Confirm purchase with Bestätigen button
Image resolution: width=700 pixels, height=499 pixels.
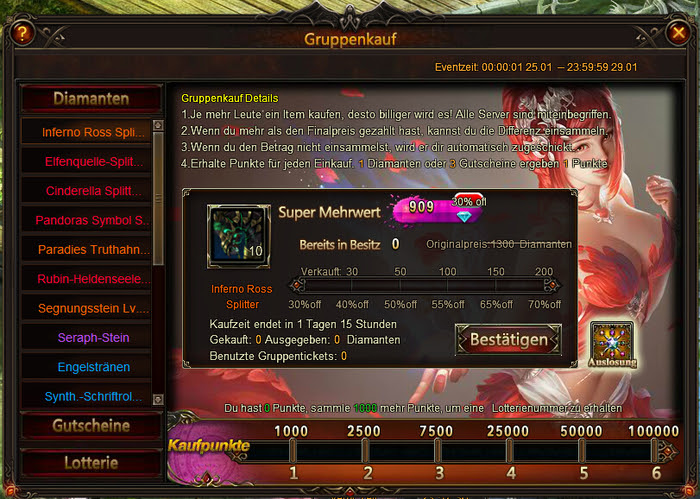click(x=508, y=340)
